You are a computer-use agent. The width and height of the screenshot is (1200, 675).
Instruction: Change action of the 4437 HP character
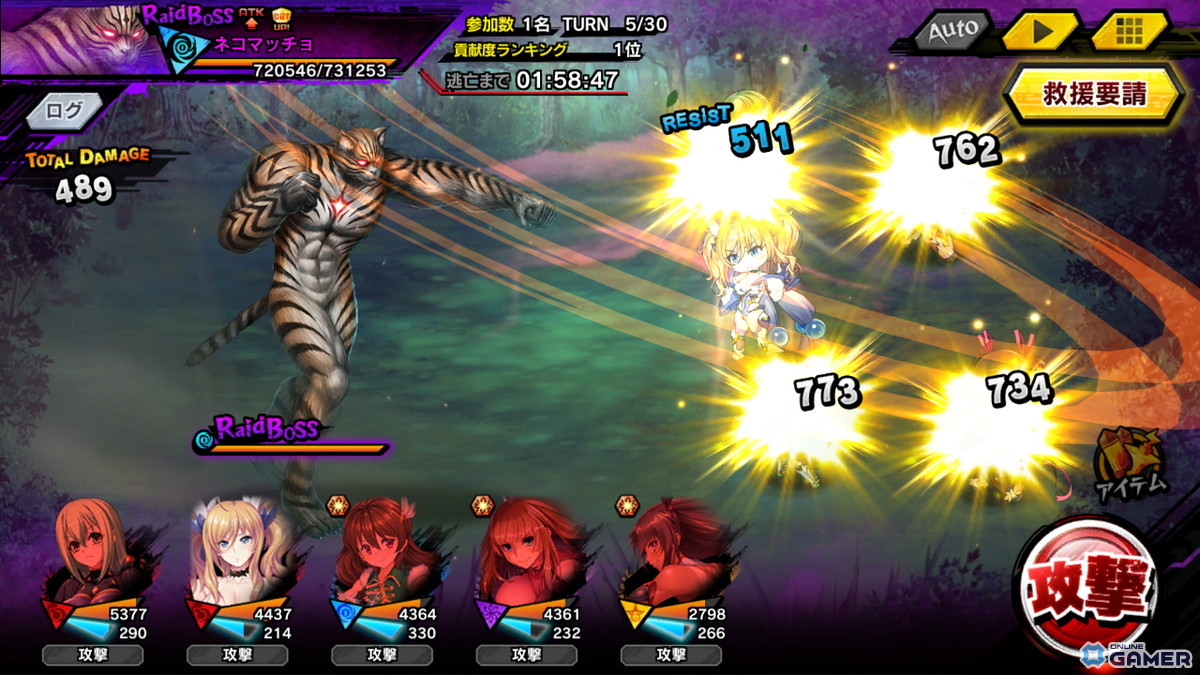coord(237,656)
